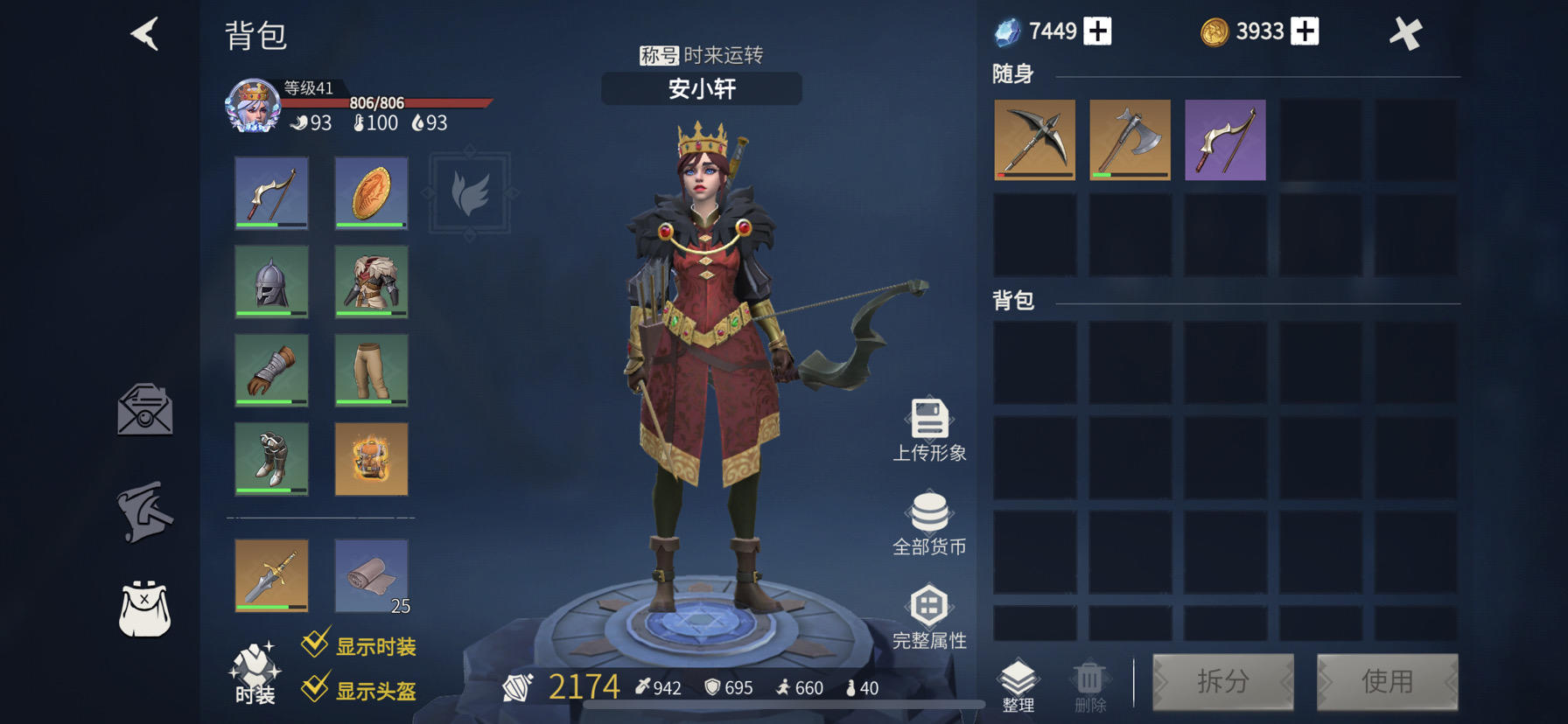Select the equipped trousers slot
Image resolution: width=1568 pixels, height=724 pixels.
pyautogui.click(x=371, y=370)
